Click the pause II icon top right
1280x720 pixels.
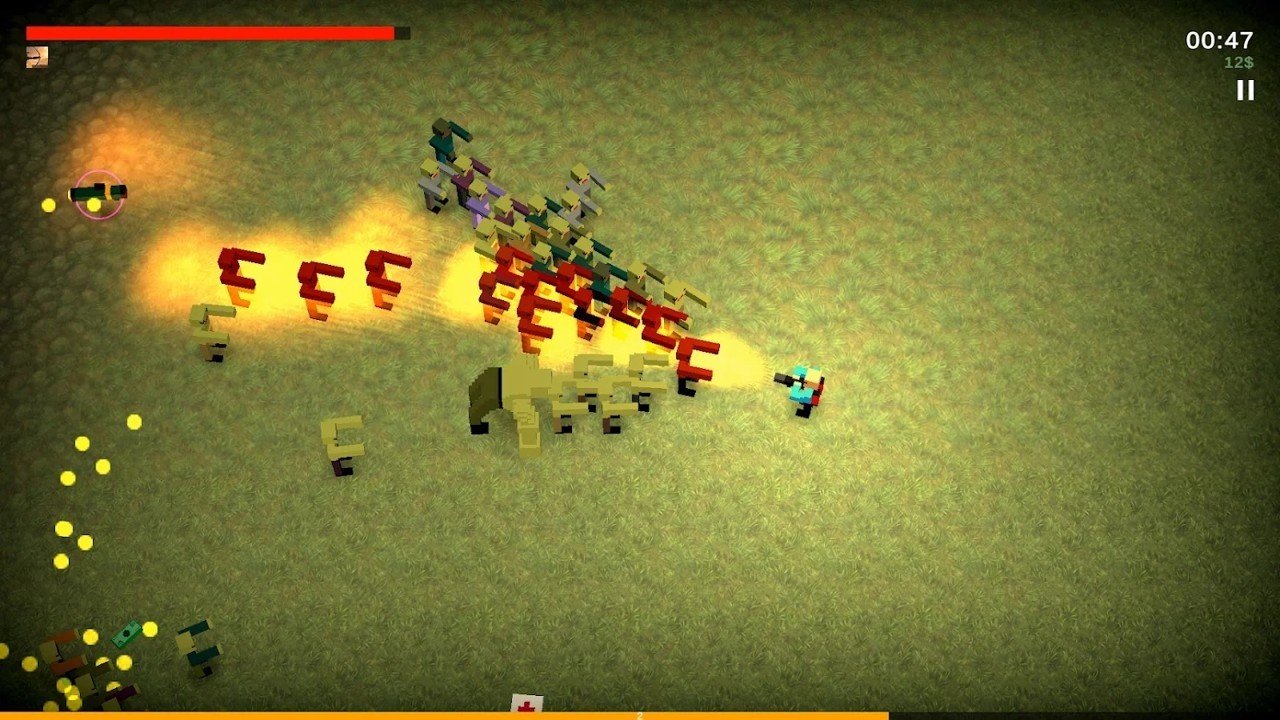click(x=1246, y=92)
